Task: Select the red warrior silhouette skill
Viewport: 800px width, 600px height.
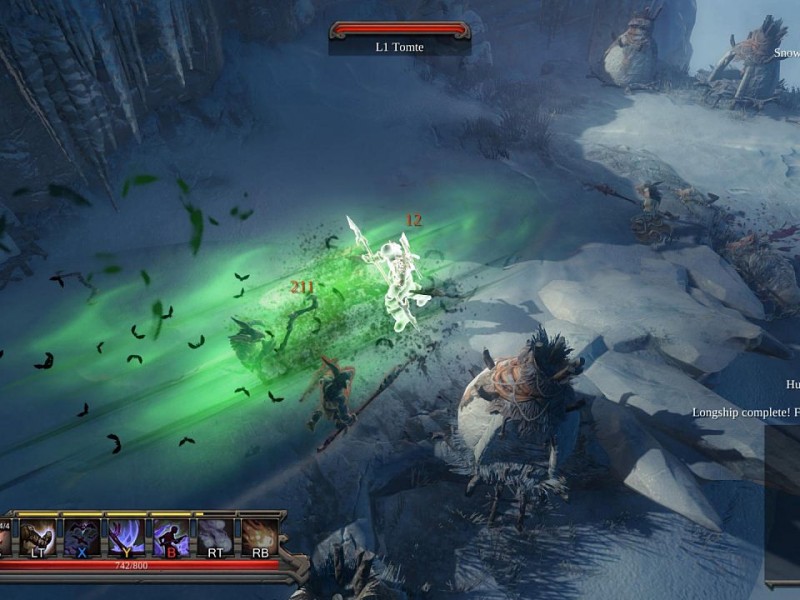Action: [170, 537]
